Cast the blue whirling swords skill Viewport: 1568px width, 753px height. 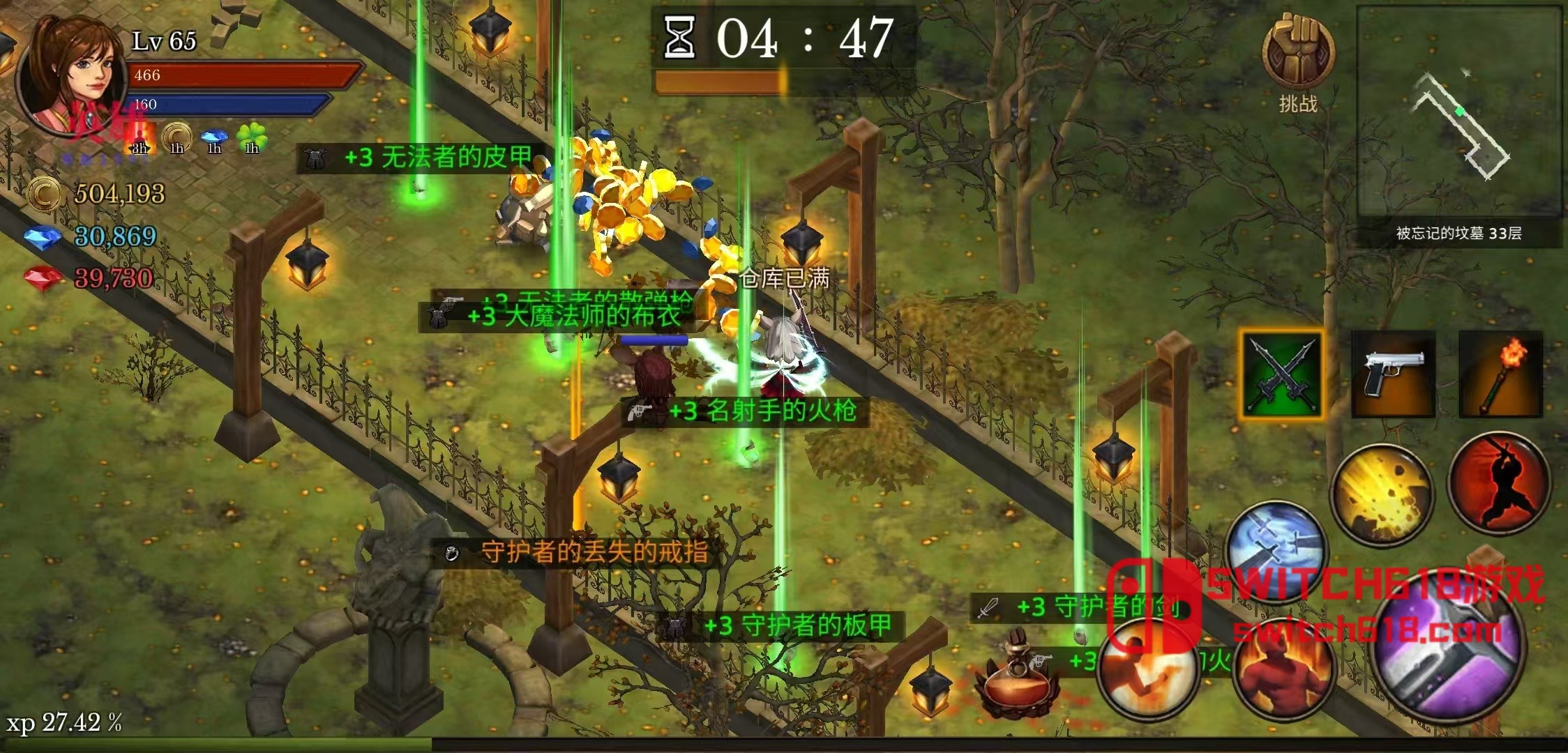[1276, 551]
